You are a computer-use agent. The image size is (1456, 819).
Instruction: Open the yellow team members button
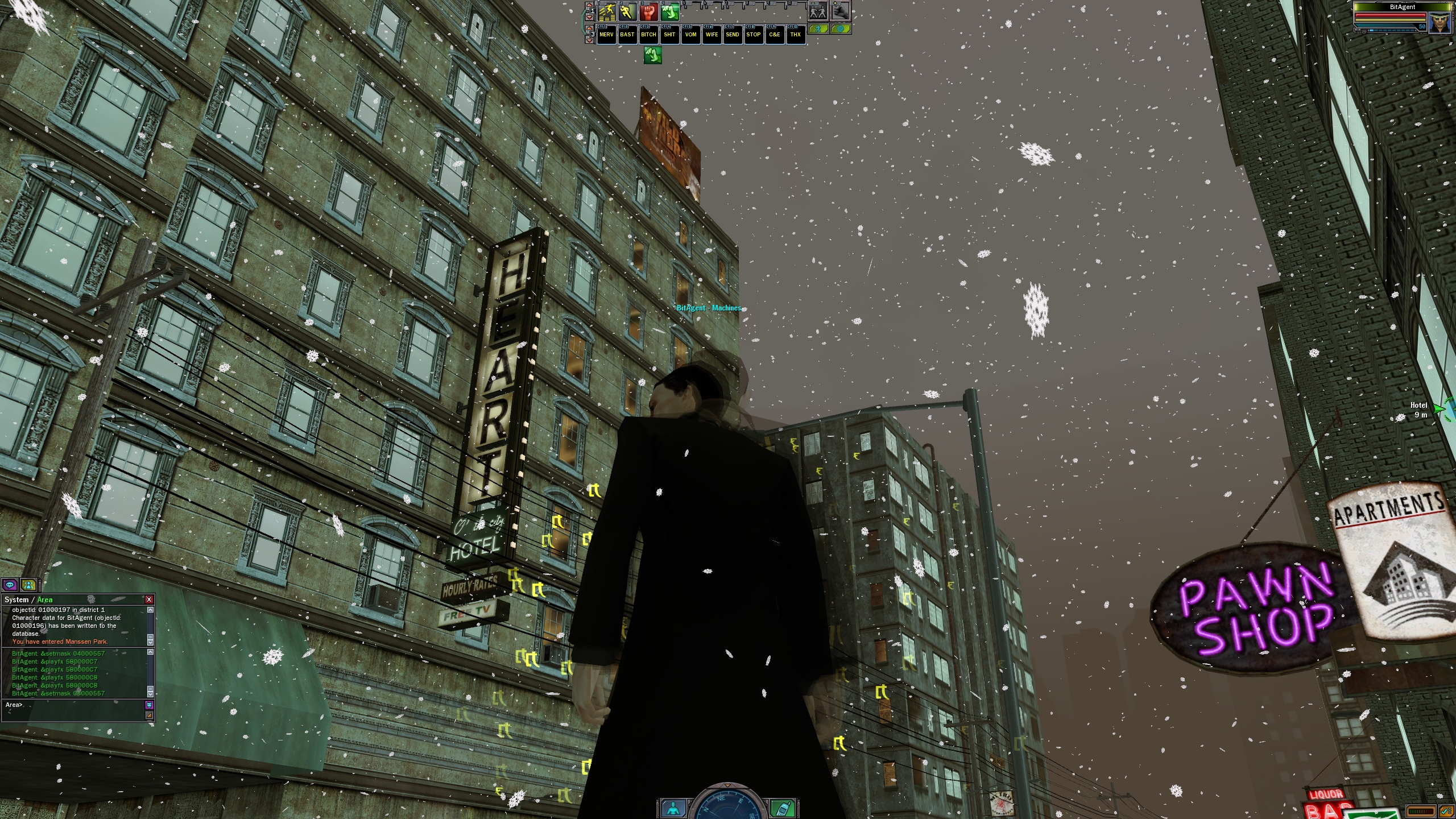click(x=28, y=585)
